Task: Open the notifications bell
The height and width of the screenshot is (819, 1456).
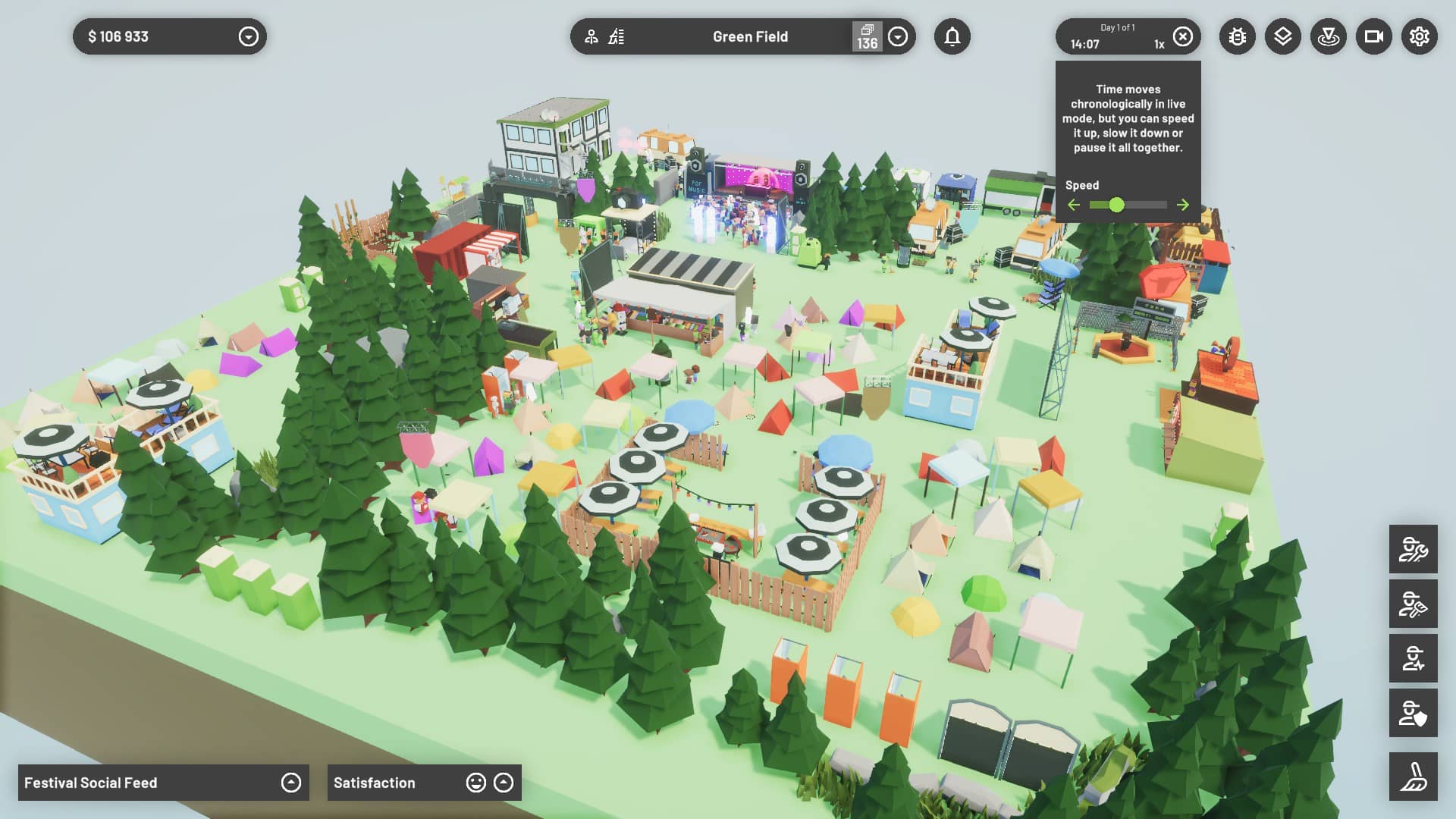Action: tap(952, 36)
